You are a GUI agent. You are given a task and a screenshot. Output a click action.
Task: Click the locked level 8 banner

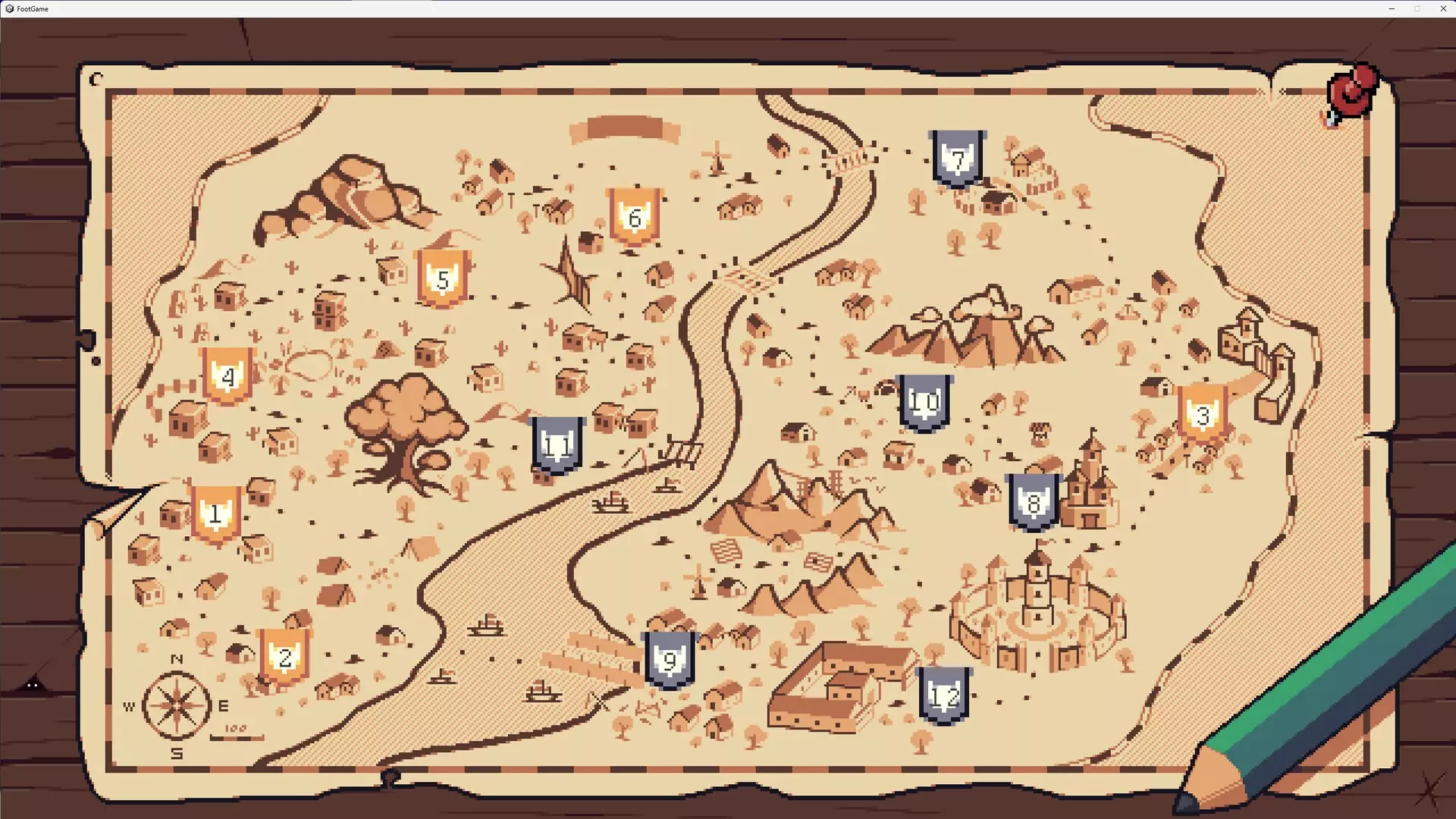[1033, 500]
